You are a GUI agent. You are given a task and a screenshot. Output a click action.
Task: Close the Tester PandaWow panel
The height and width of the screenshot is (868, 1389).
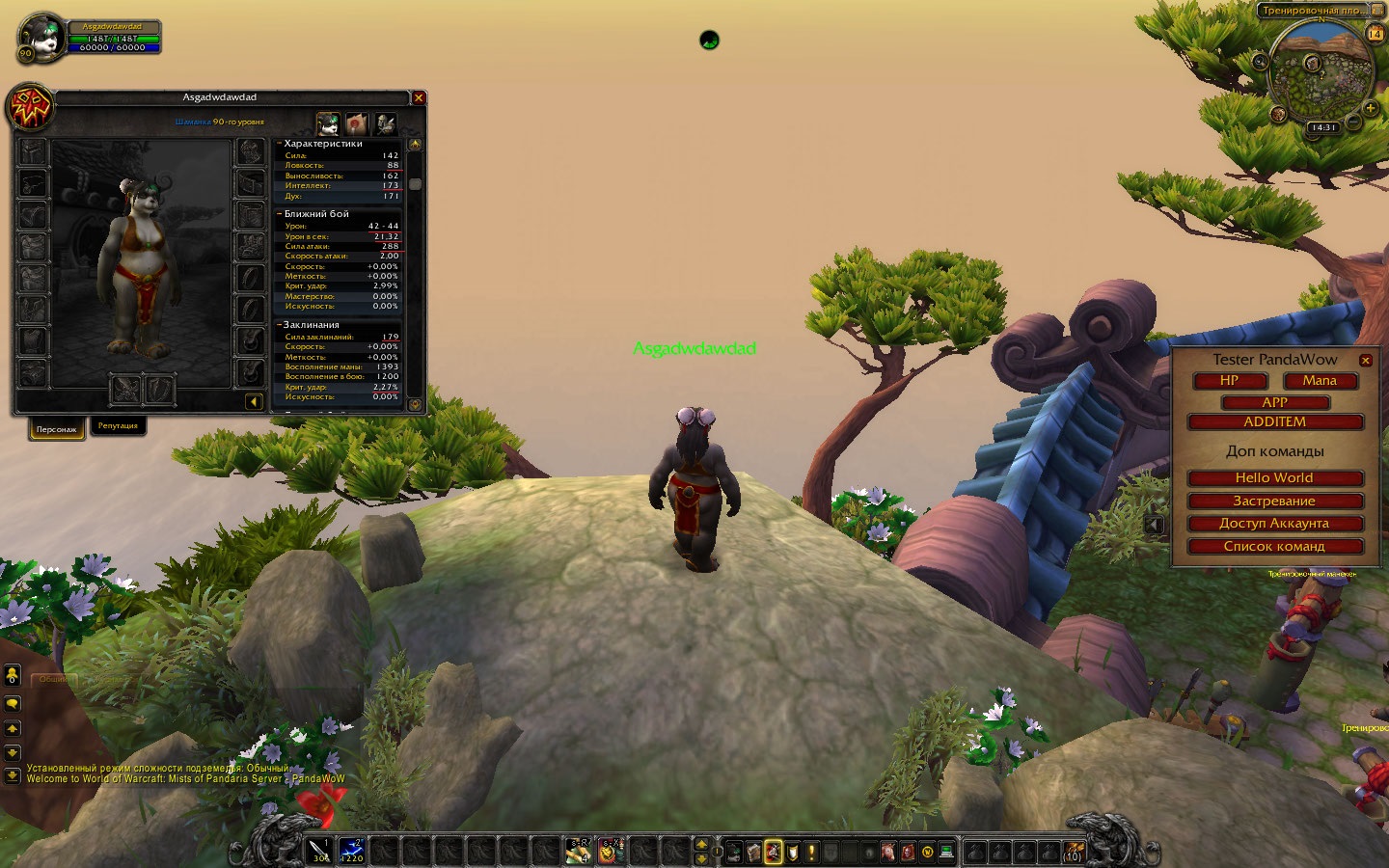click(1365, 361)
